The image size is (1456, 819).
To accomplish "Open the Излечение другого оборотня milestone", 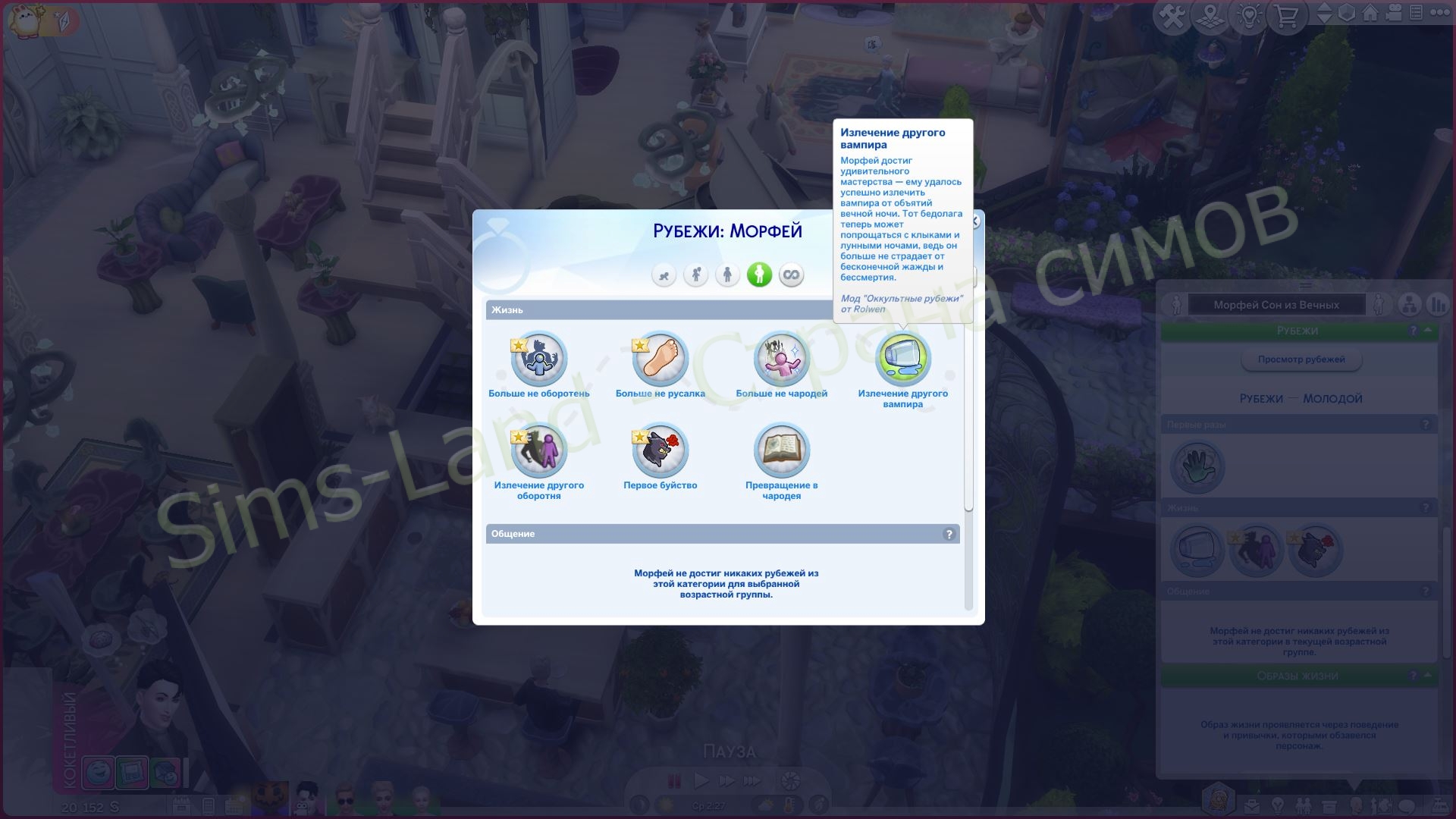I will point(539,450).
